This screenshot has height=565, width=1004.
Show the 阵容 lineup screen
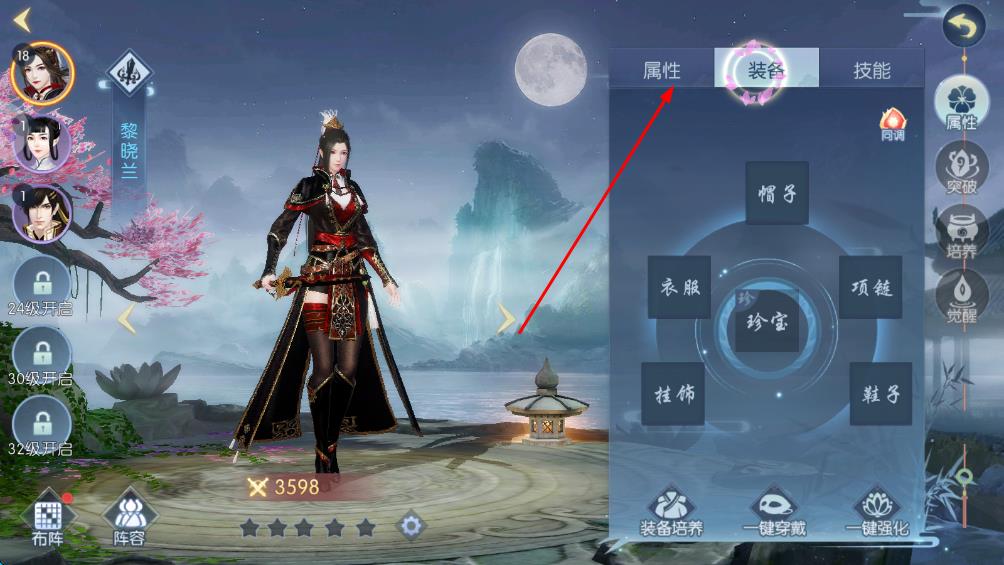129,520
